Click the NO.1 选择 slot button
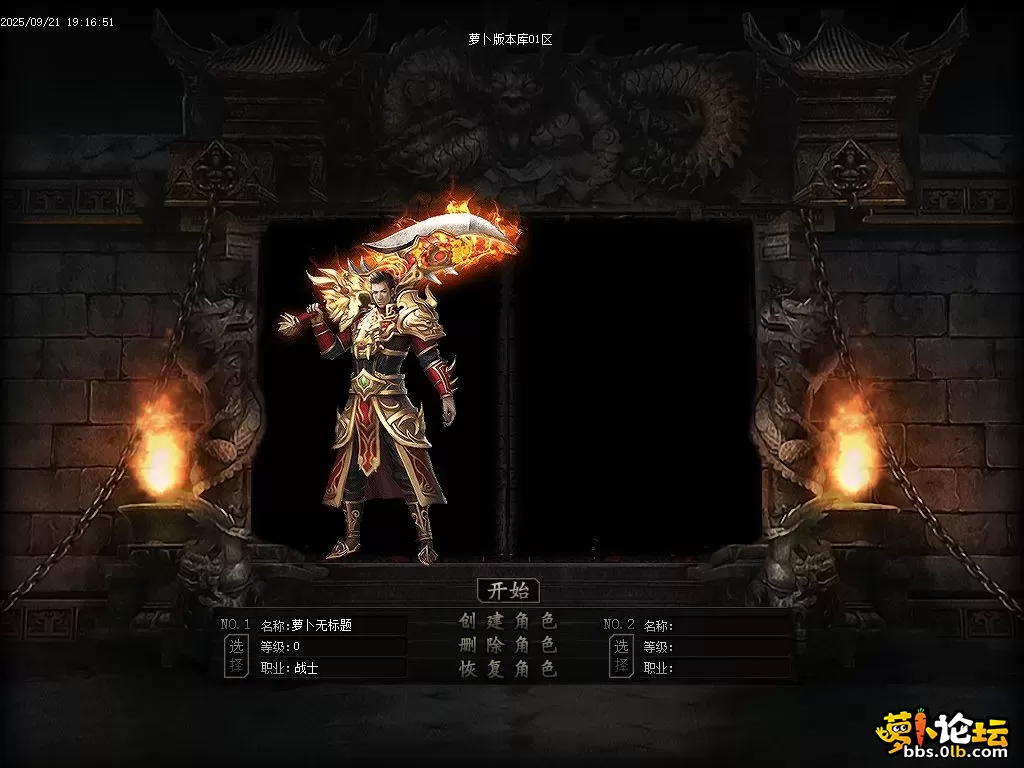This screenshot has height=768, width=1024. (x=236, y=656)
